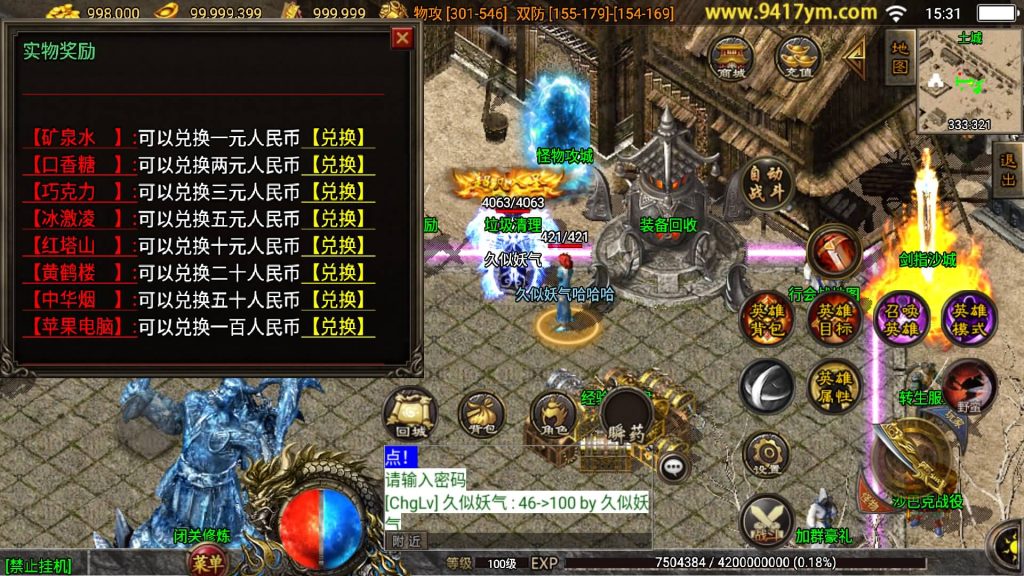Screen dimensions: 1024x576
Task: Switch chat to the 附近 nearby tab
Action: click(406, 540)
